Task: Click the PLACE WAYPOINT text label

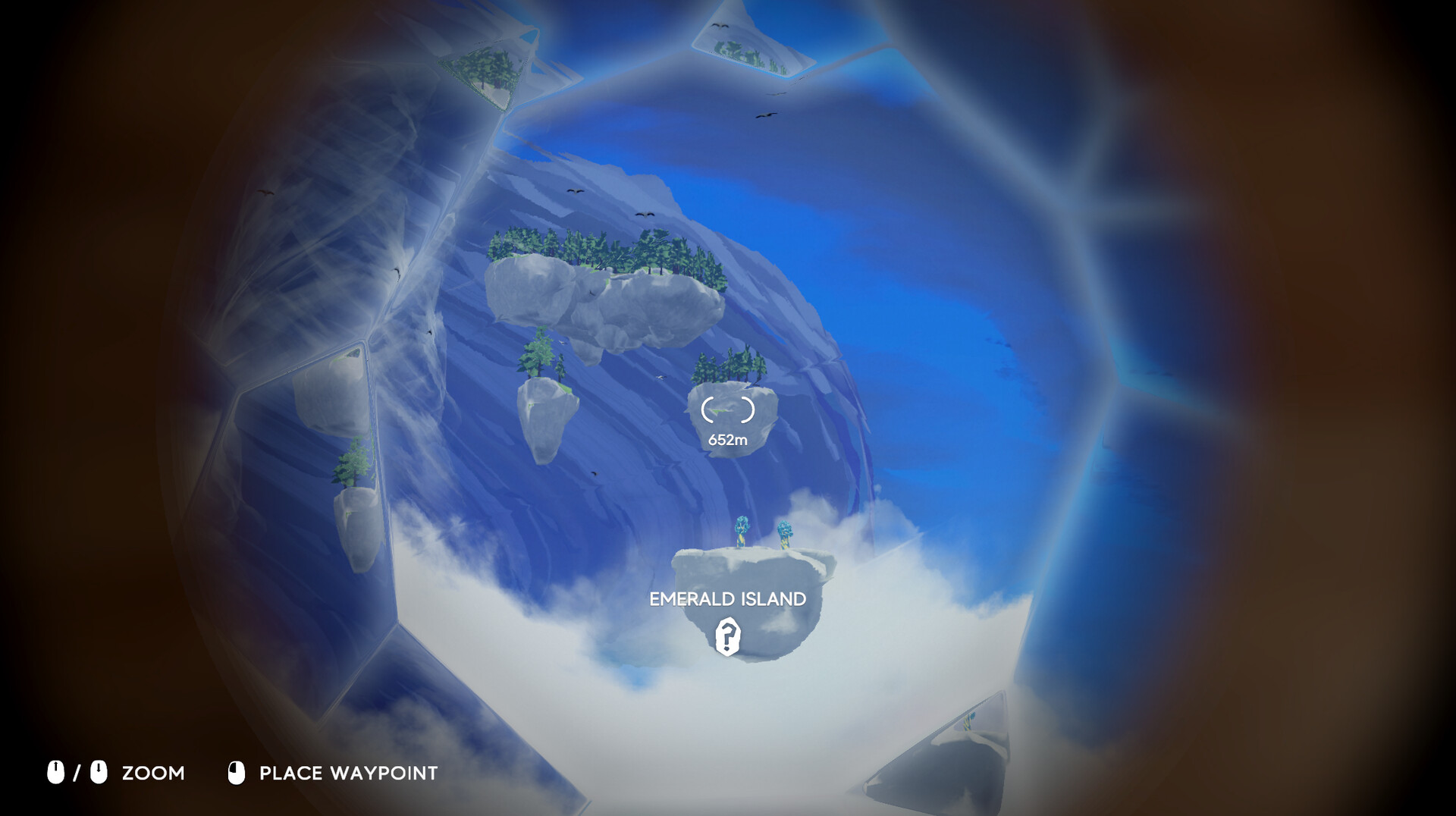Action: click(x=348, y=774)
